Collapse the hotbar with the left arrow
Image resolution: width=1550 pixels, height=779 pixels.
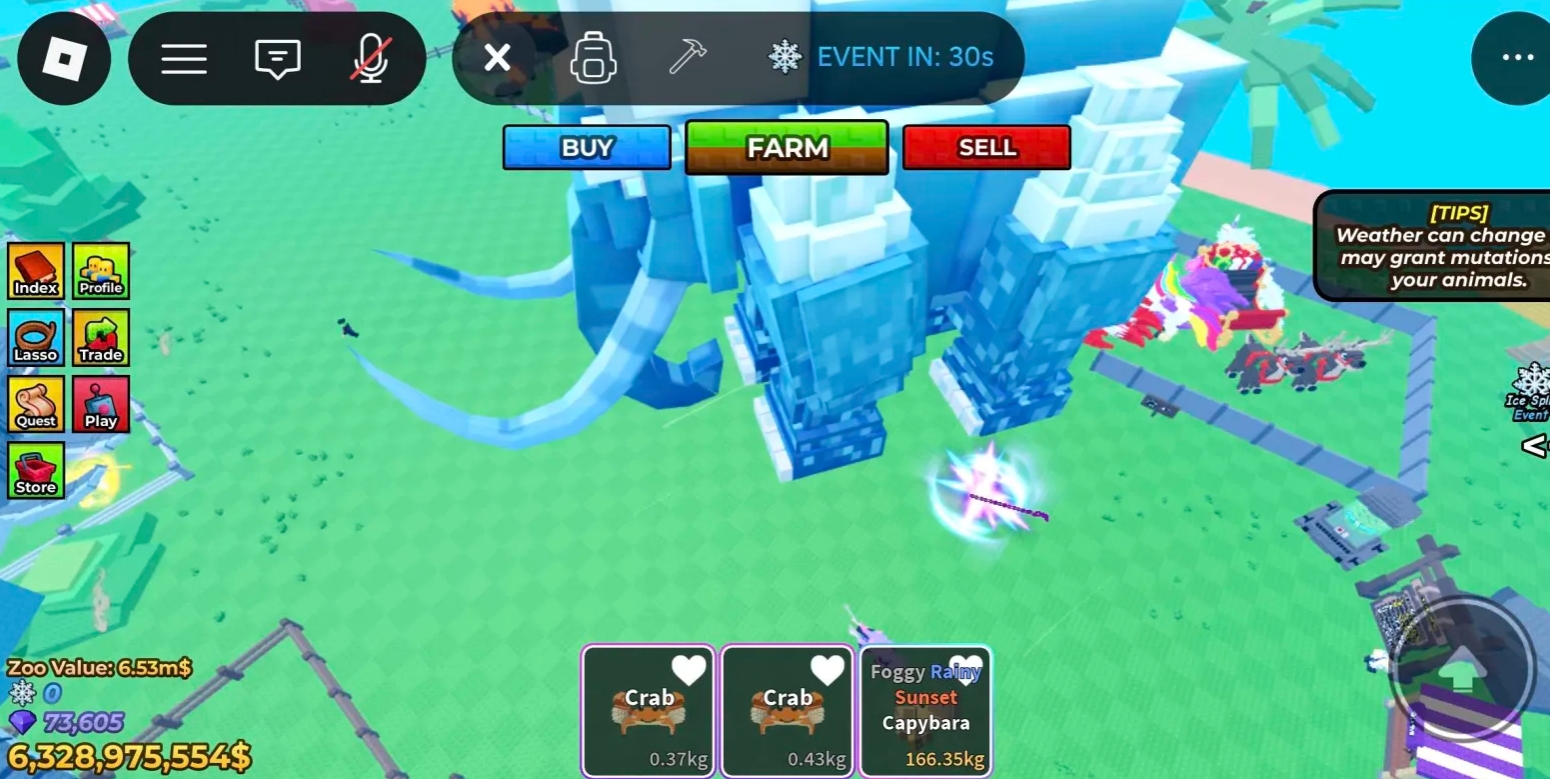(x=1536, y=447)
